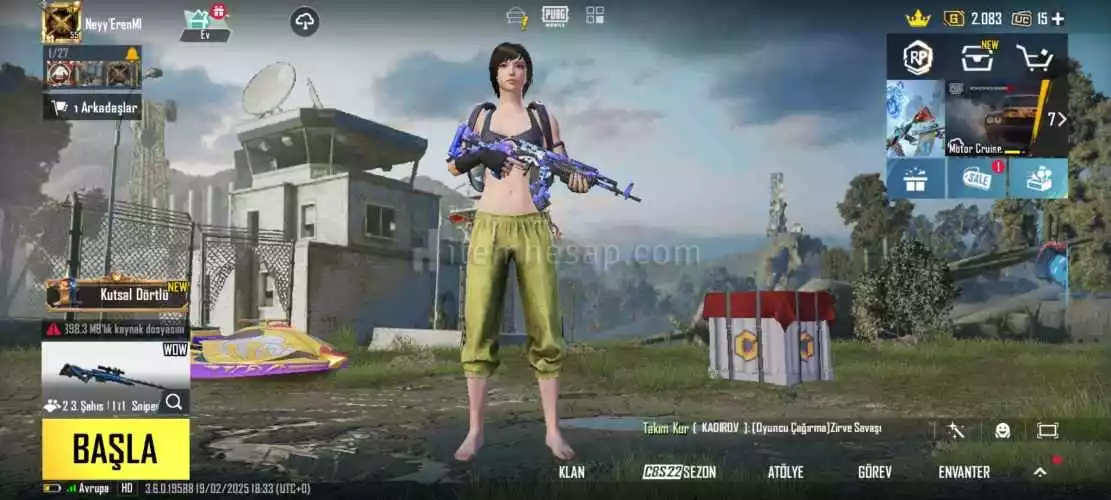Start the match with the BAŞLA button

(x=115, y=449)
